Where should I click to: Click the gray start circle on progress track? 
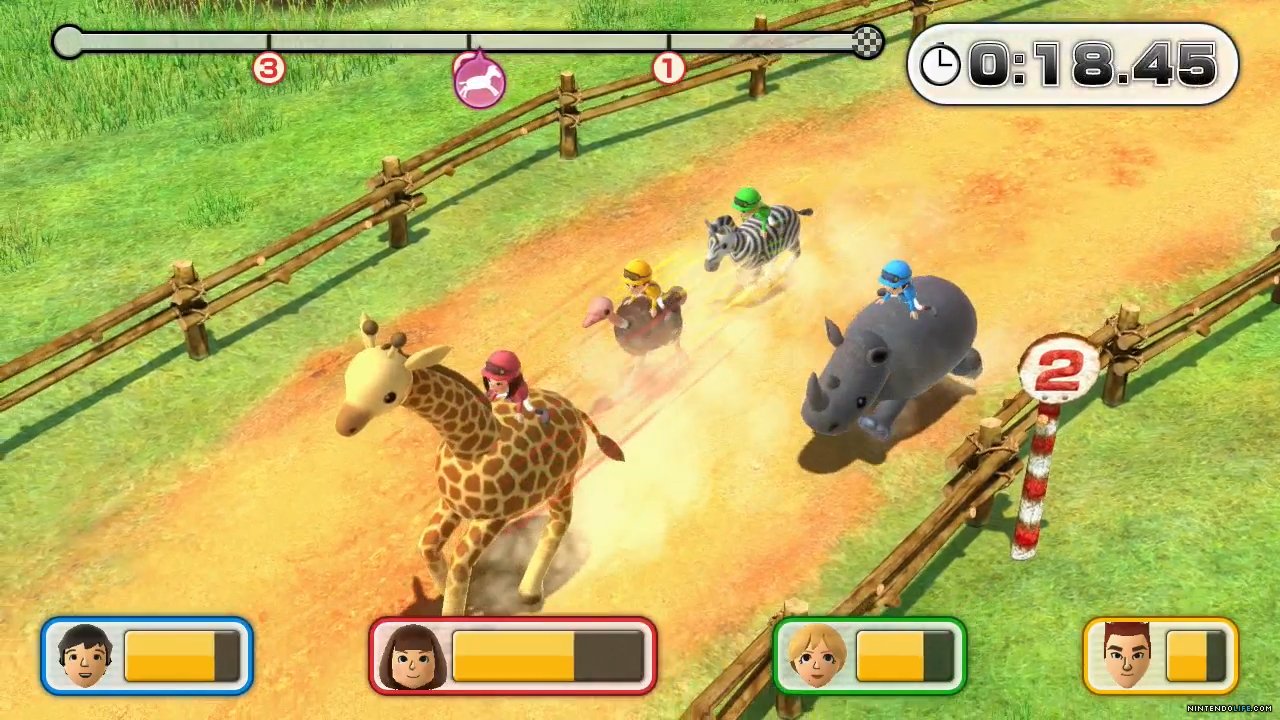[66, 42]
